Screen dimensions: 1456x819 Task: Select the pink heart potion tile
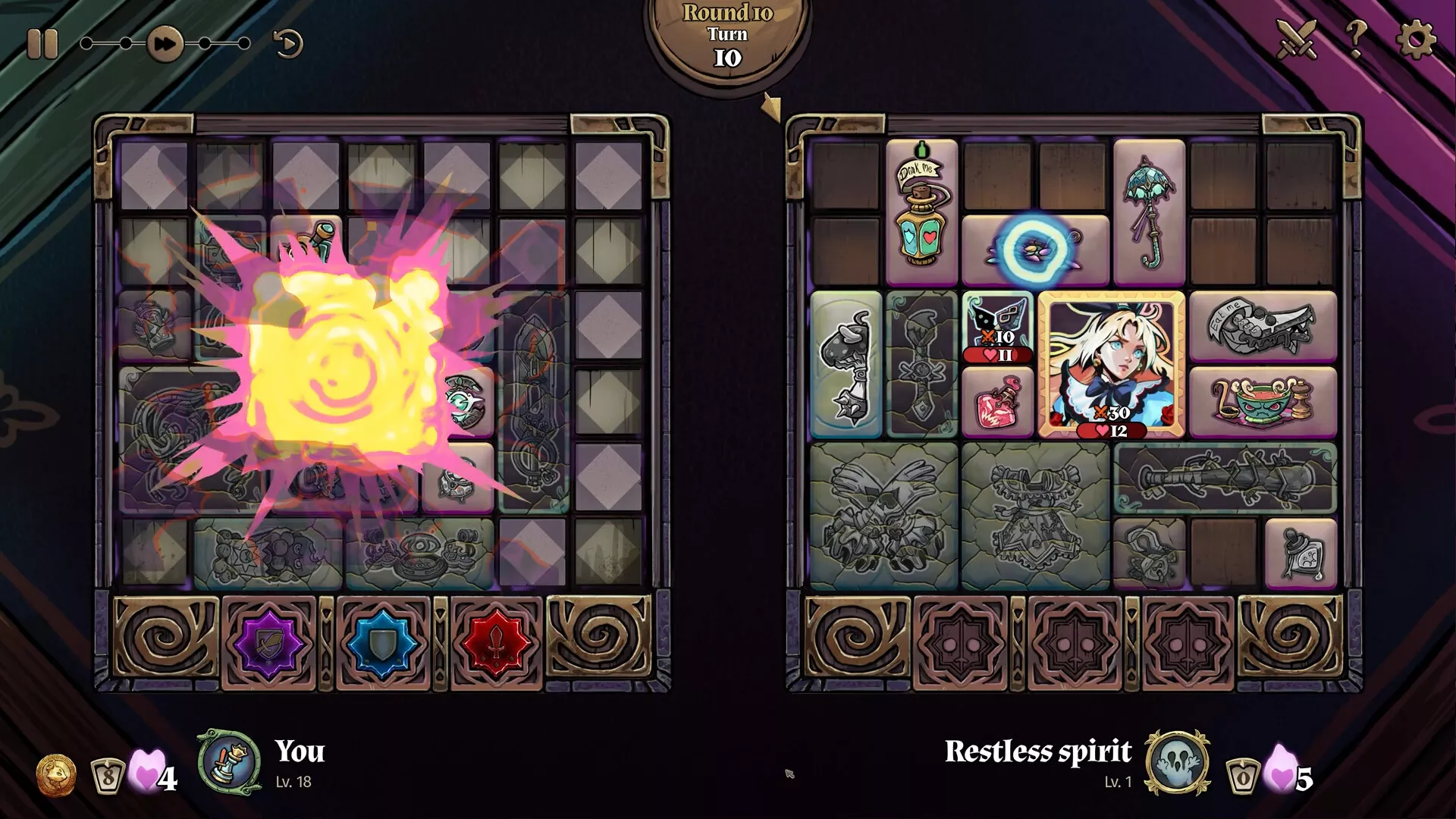pyautogui.click(x=998, y=403)
